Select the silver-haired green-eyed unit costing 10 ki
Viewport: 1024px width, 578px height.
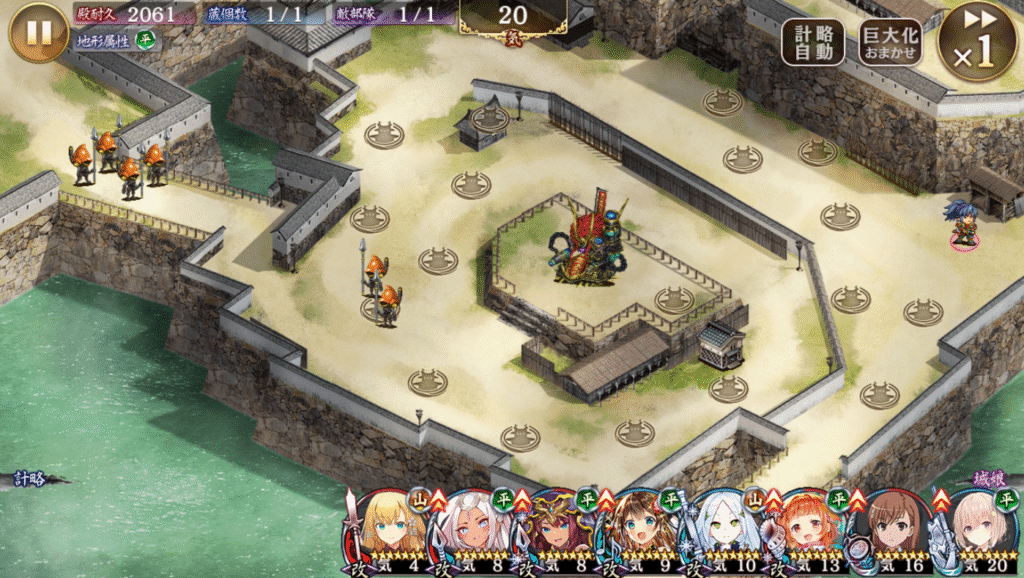click(x=722, y=531)
